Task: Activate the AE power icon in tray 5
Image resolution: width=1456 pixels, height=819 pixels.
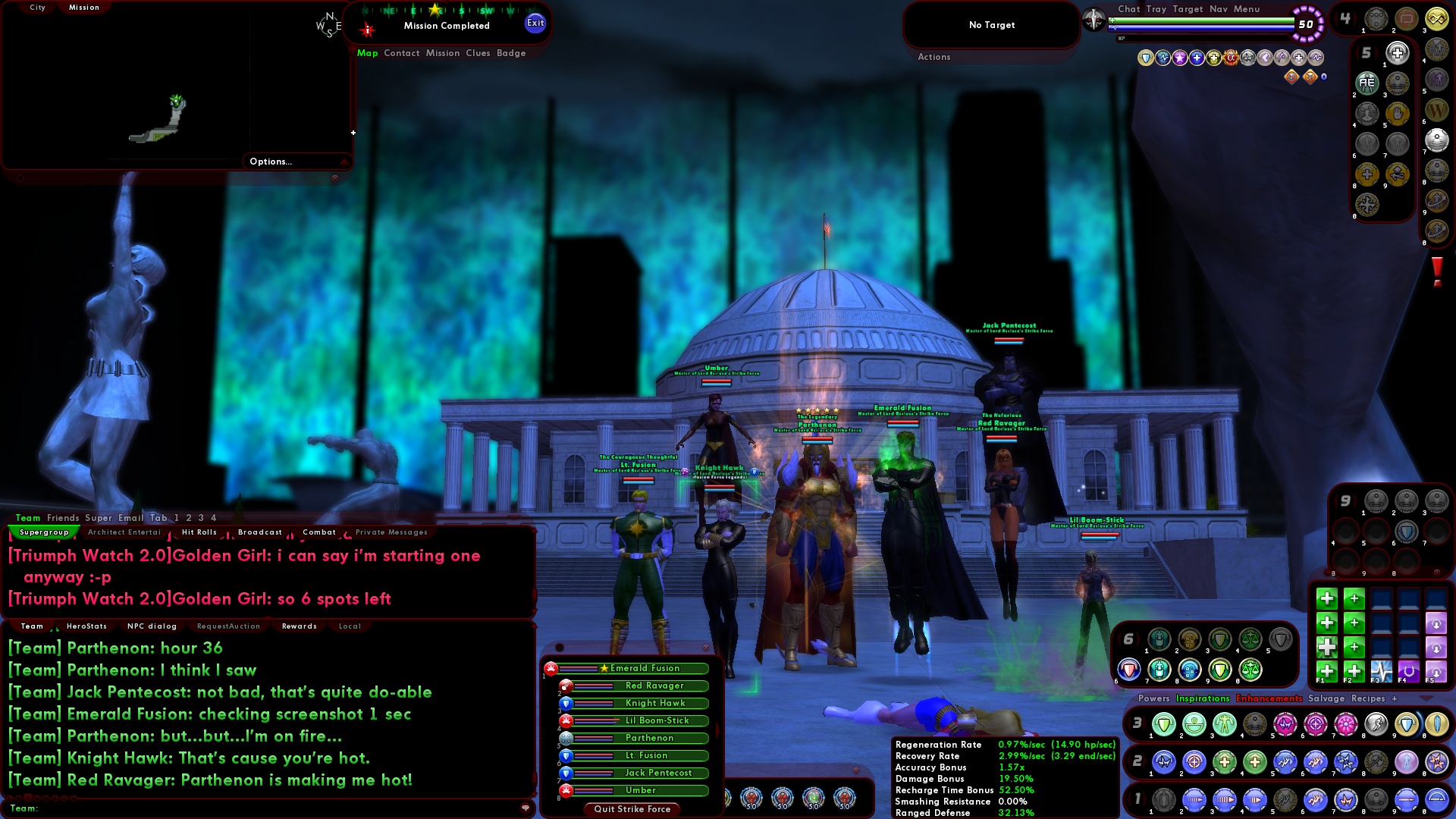Action: [x=1368, y=83]
